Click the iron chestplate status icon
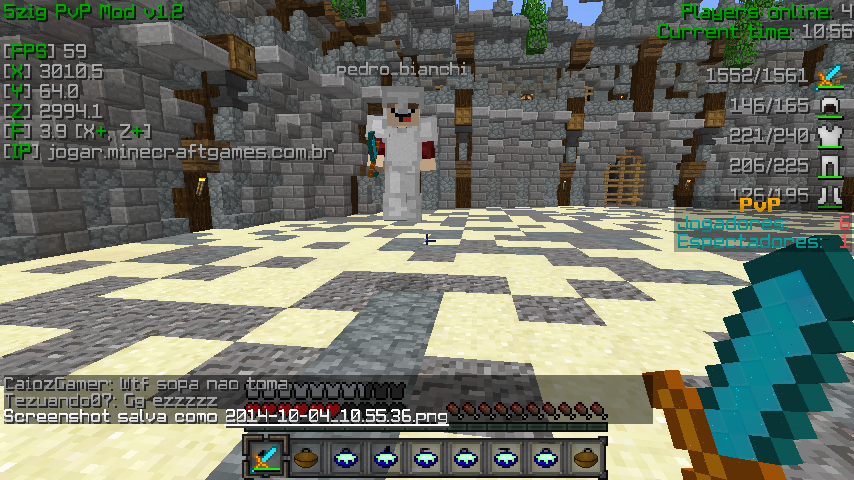Viewport: 854px width, 480px height. pos(829,136)
